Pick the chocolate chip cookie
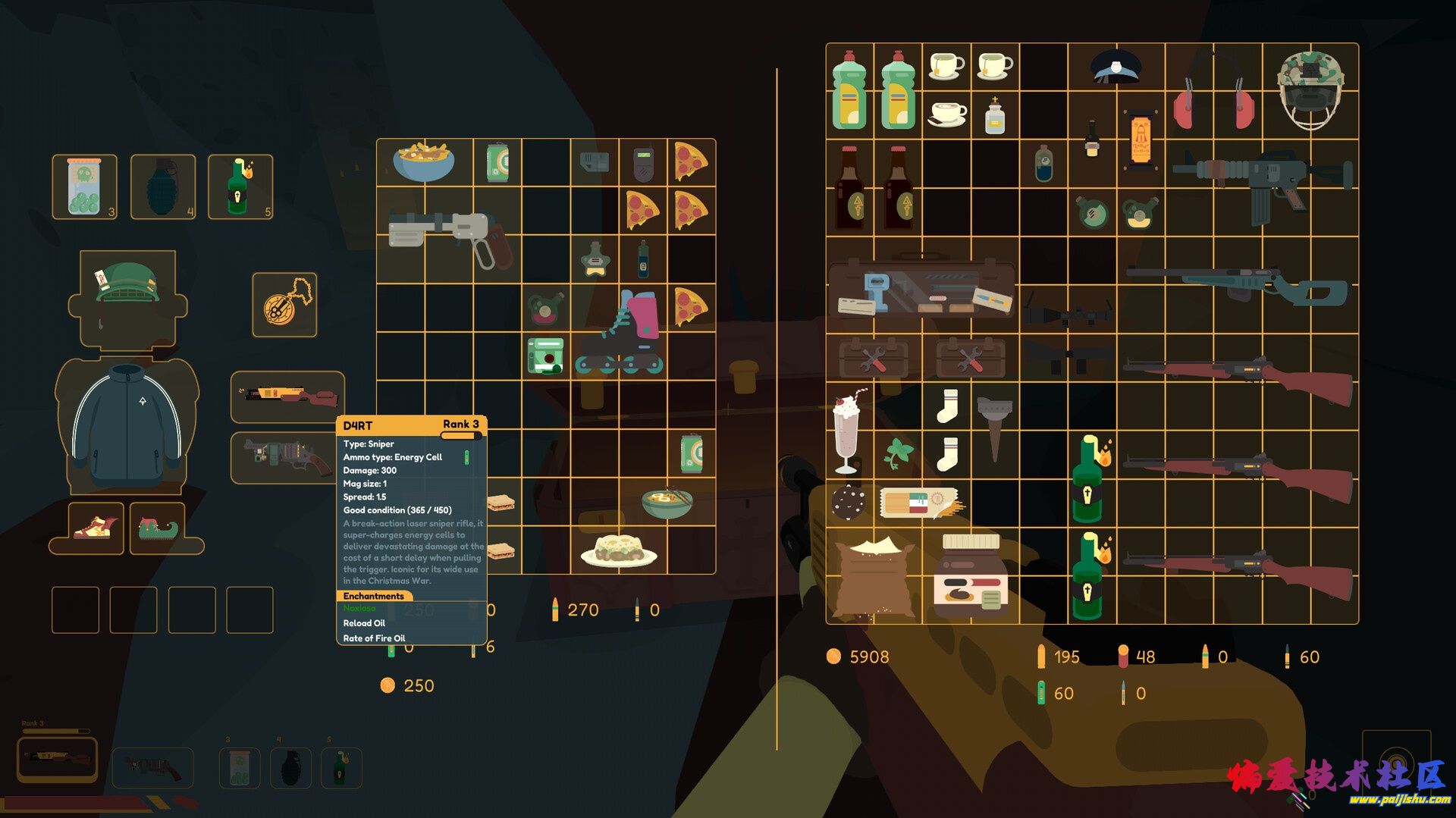 pyautogui.click(x=849, y=501)
